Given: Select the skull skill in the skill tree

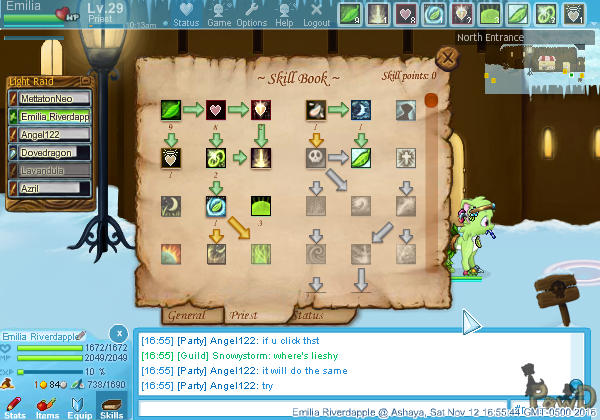Looking at the screenshot, I should (x=316, y=157).
